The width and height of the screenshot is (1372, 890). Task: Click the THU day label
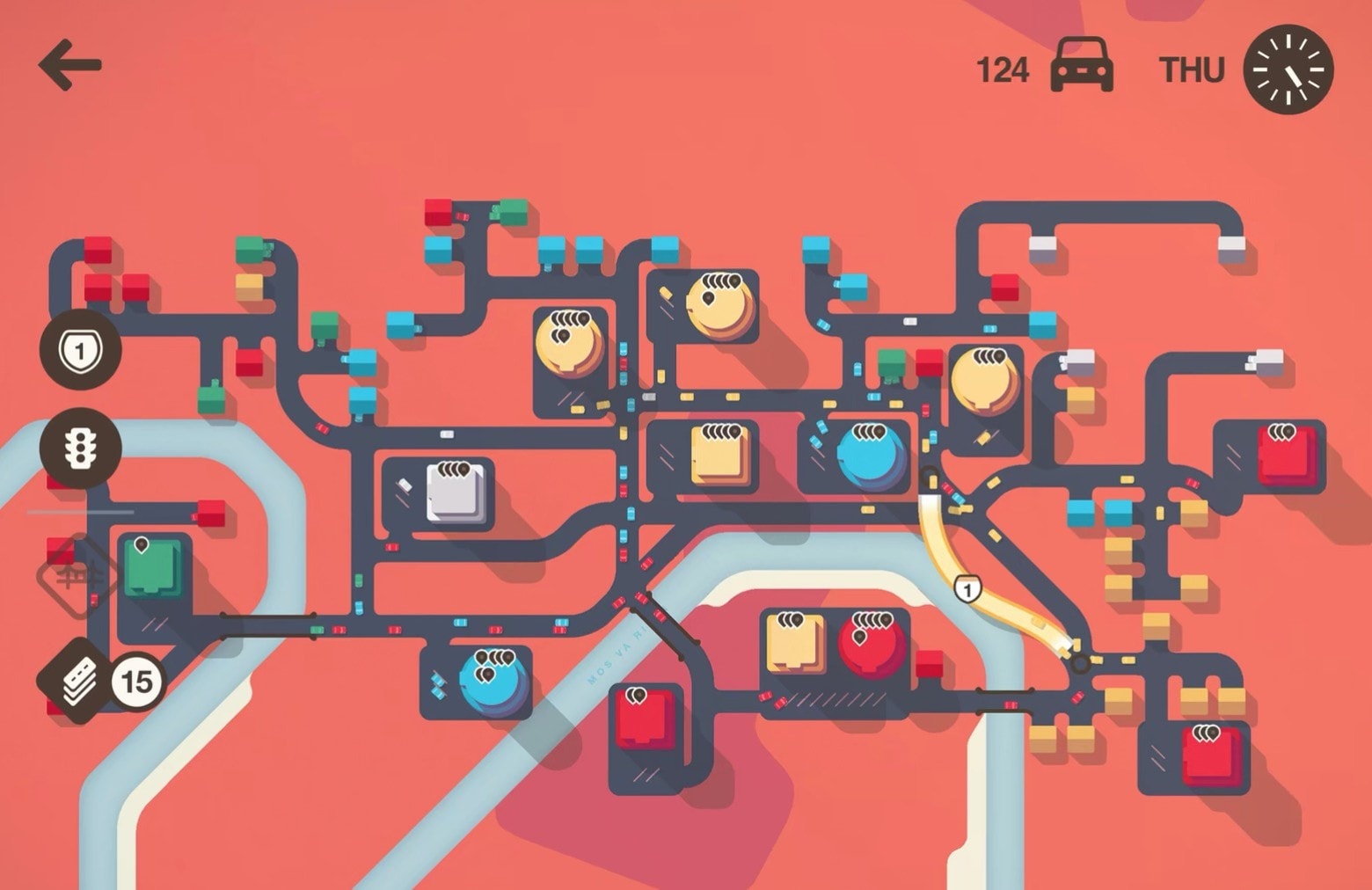coord(1192,68)
